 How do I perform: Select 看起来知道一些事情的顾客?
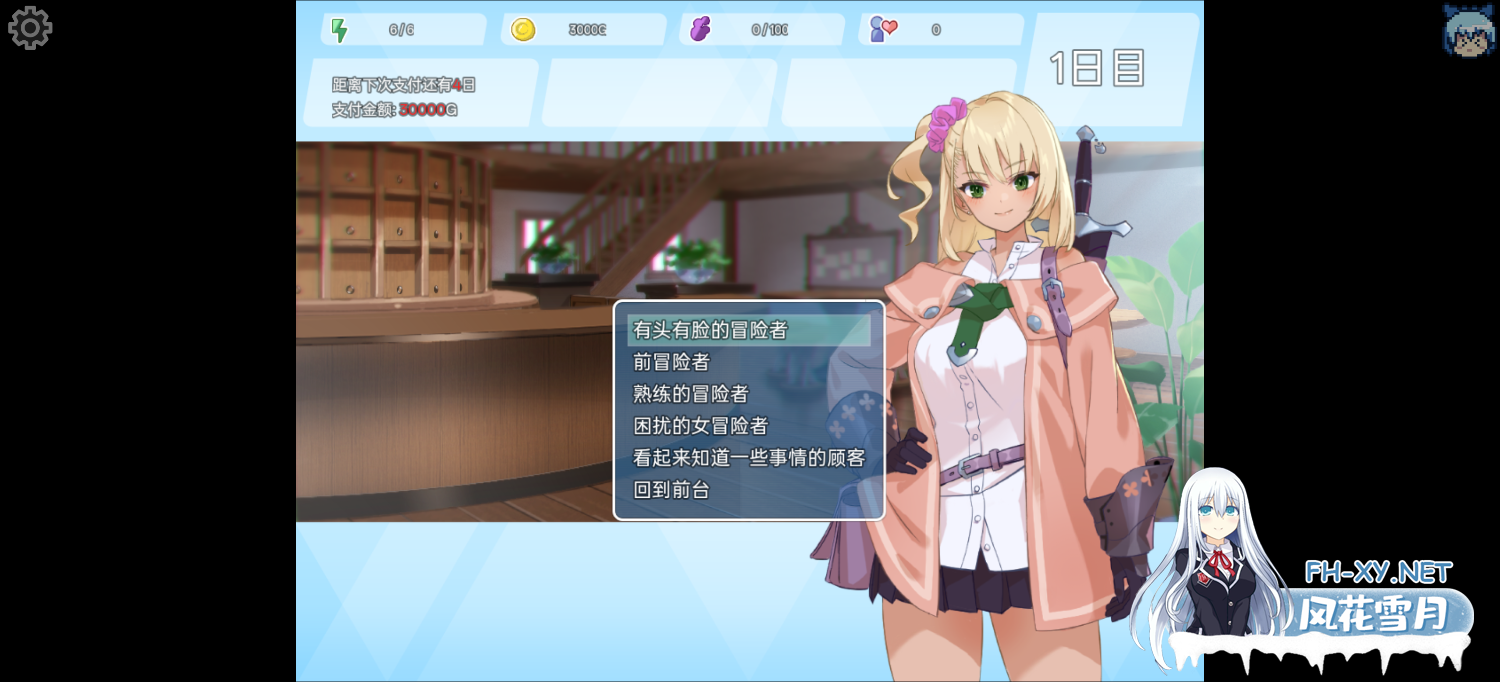point(748,458)
